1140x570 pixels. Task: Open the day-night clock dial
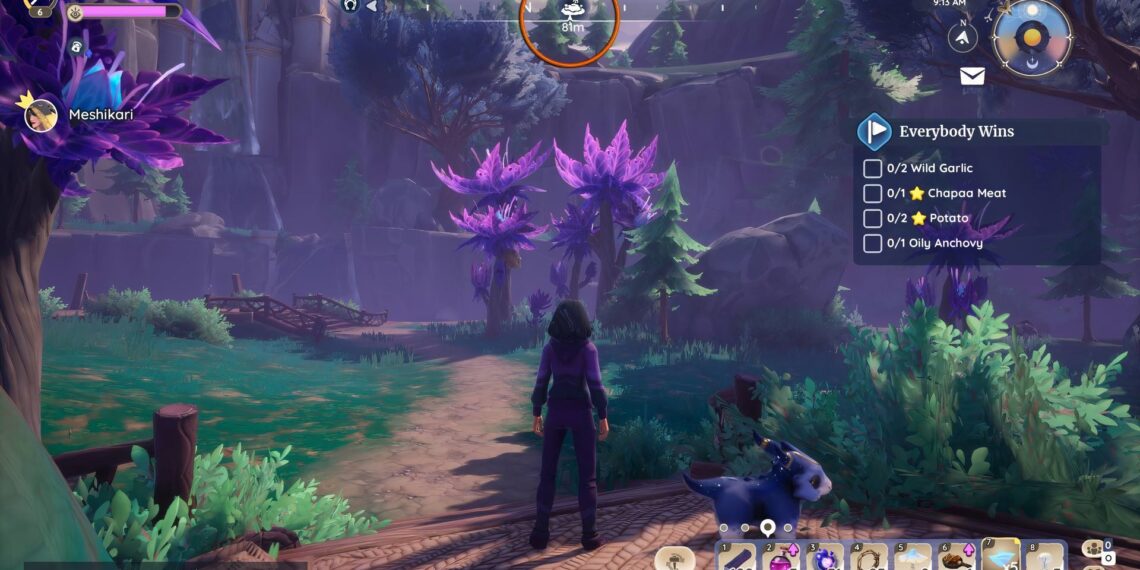[1031, 38]
